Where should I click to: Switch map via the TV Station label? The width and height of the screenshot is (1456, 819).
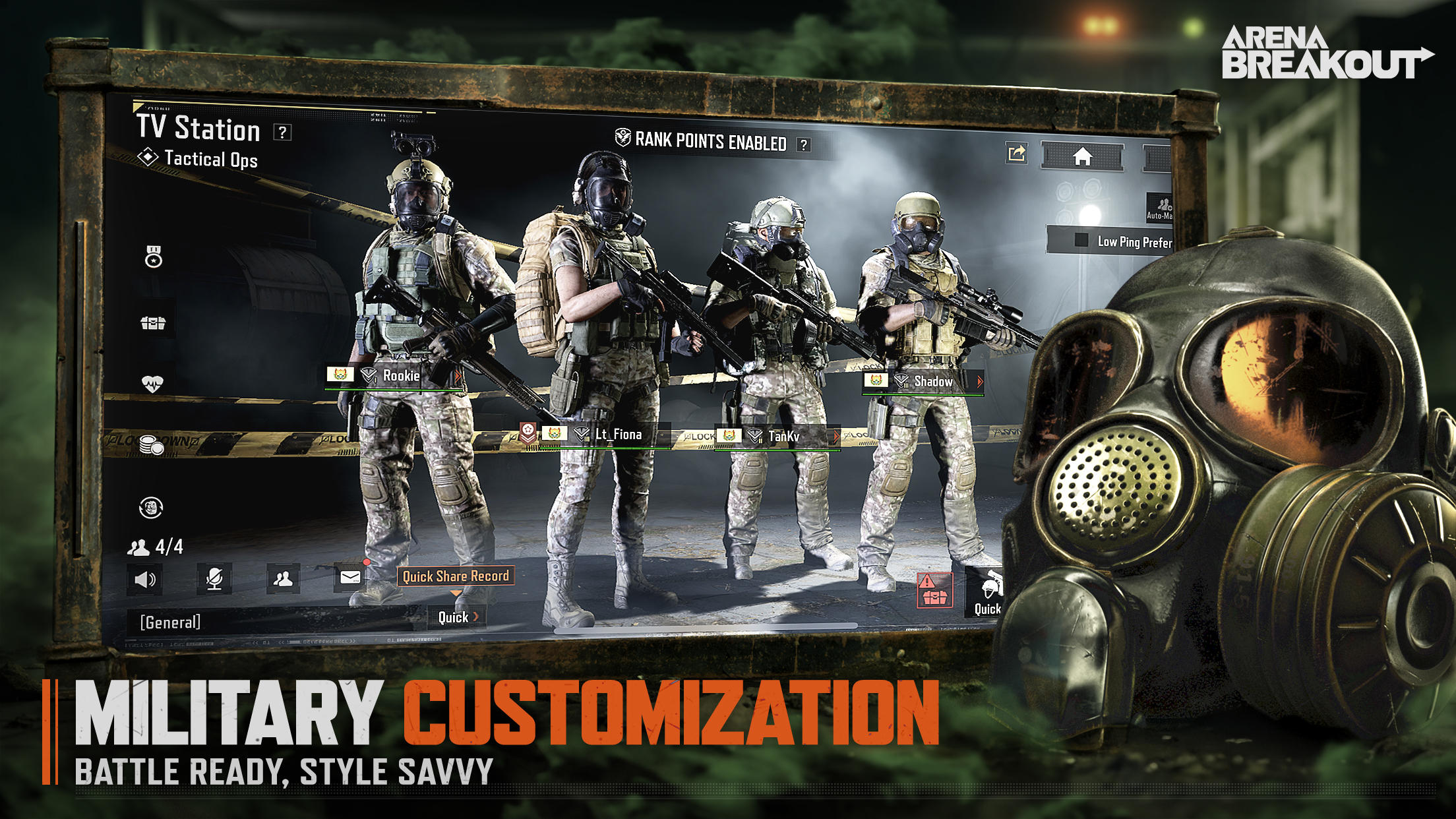click(198, 129)
